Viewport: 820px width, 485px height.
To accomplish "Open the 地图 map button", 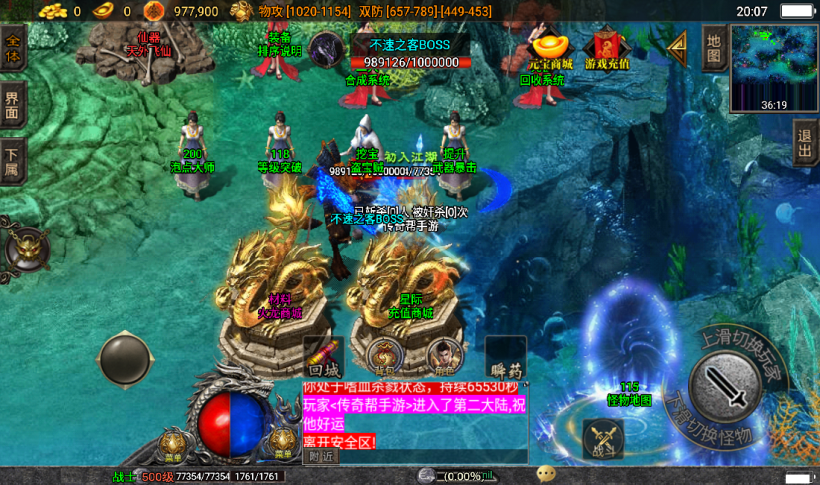I will tap(713, 47).
